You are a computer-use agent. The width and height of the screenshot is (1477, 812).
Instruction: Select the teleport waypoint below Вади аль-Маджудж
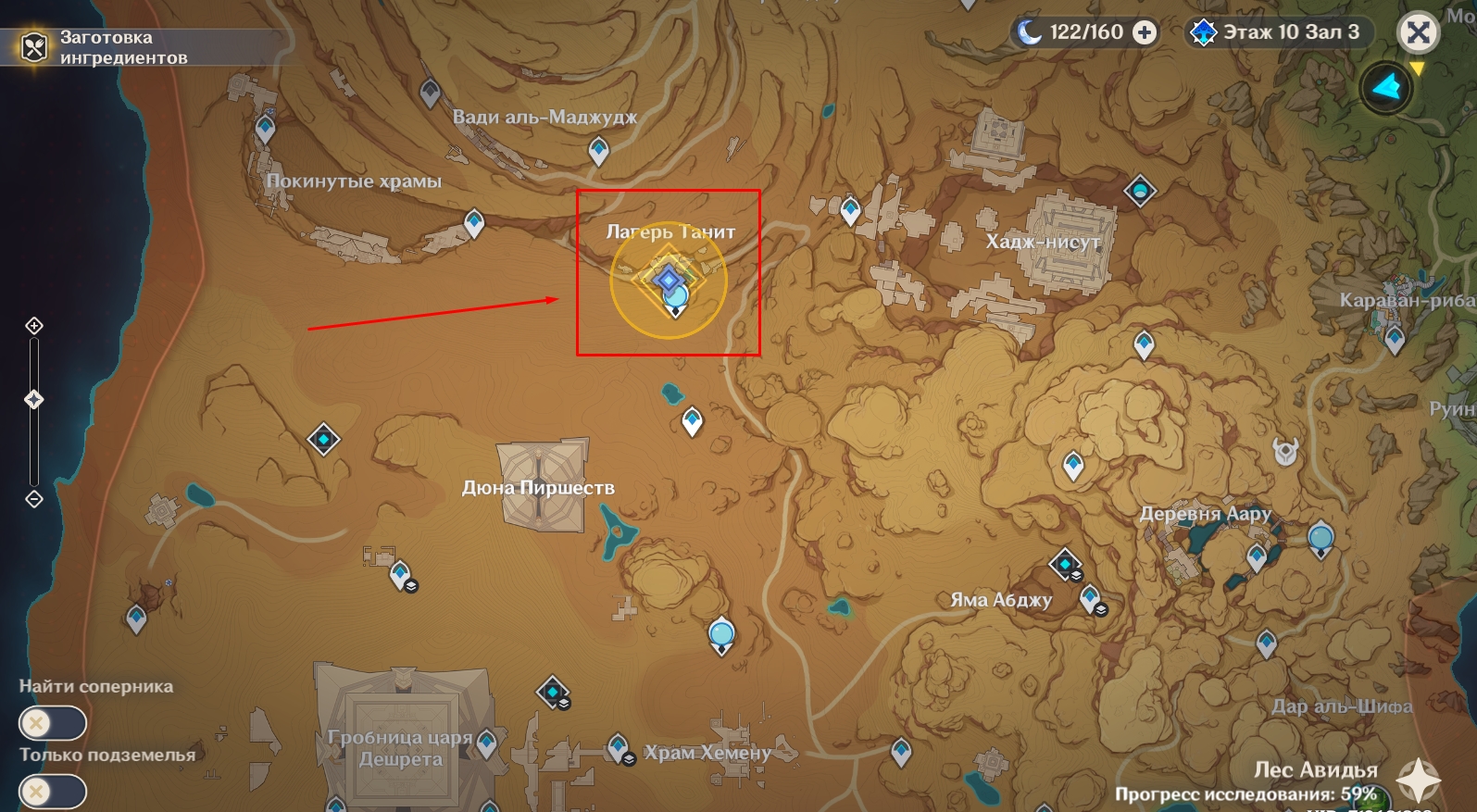click(x=599, y=150)
